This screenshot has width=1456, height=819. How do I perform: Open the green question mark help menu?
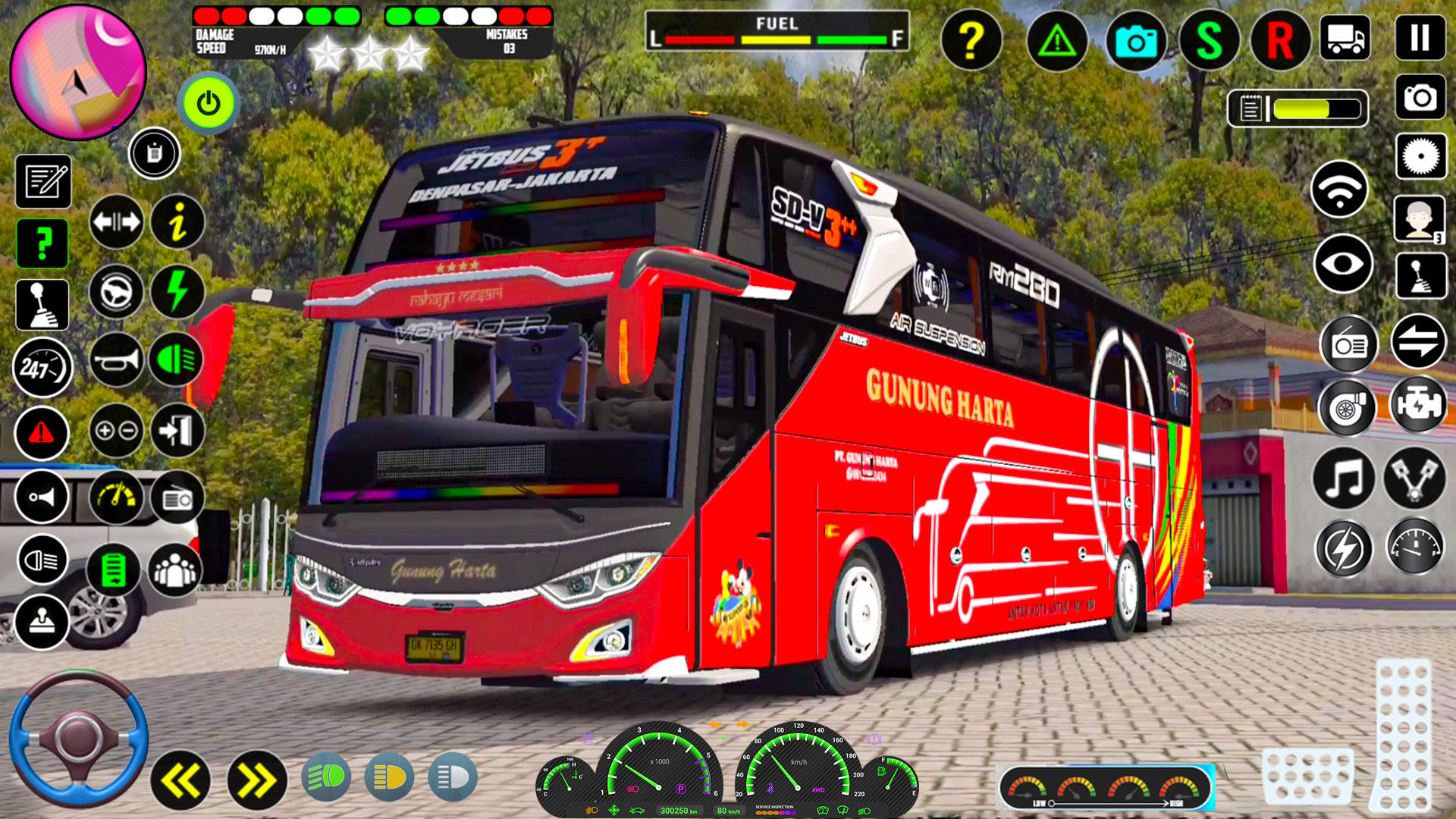pos(43,243)
